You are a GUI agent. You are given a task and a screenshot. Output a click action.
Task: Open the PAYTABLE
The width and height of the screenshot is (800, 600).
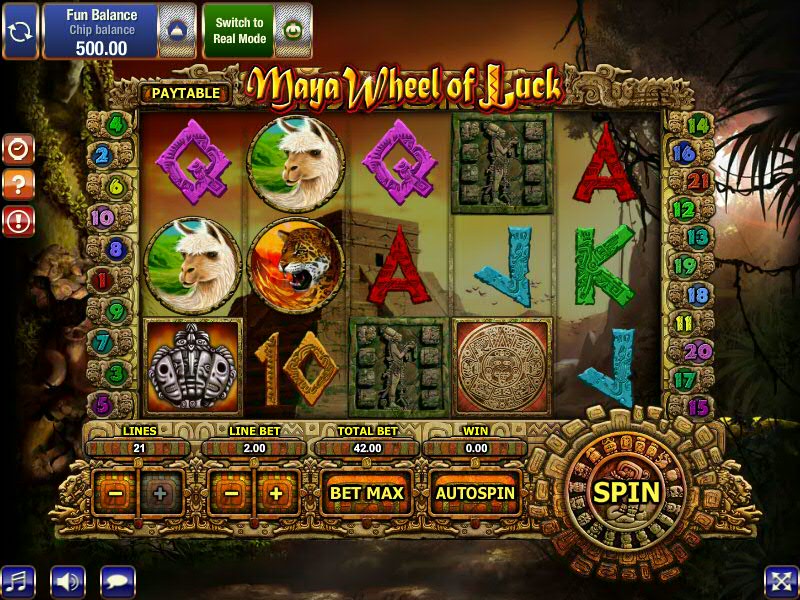(185, 93)
